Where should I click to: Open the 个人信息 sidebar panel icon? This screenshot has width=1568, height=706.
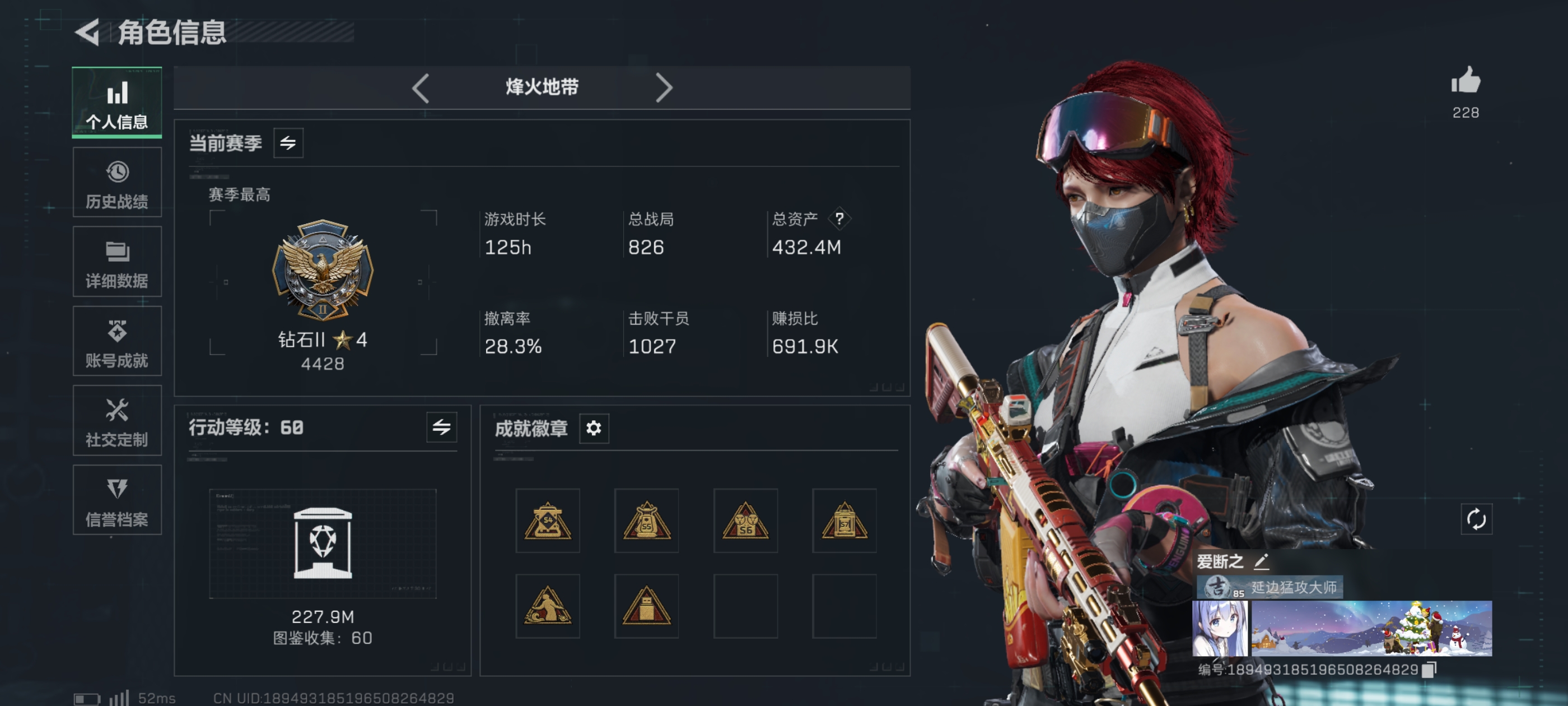pos(117,103)
